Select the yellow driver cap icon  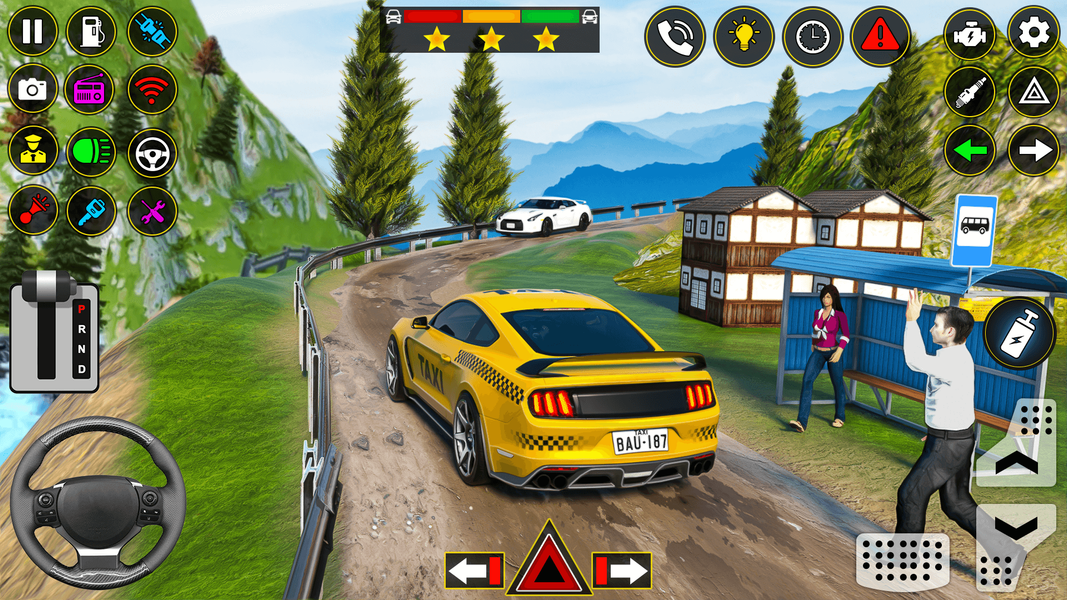click(x=33, y=151)
